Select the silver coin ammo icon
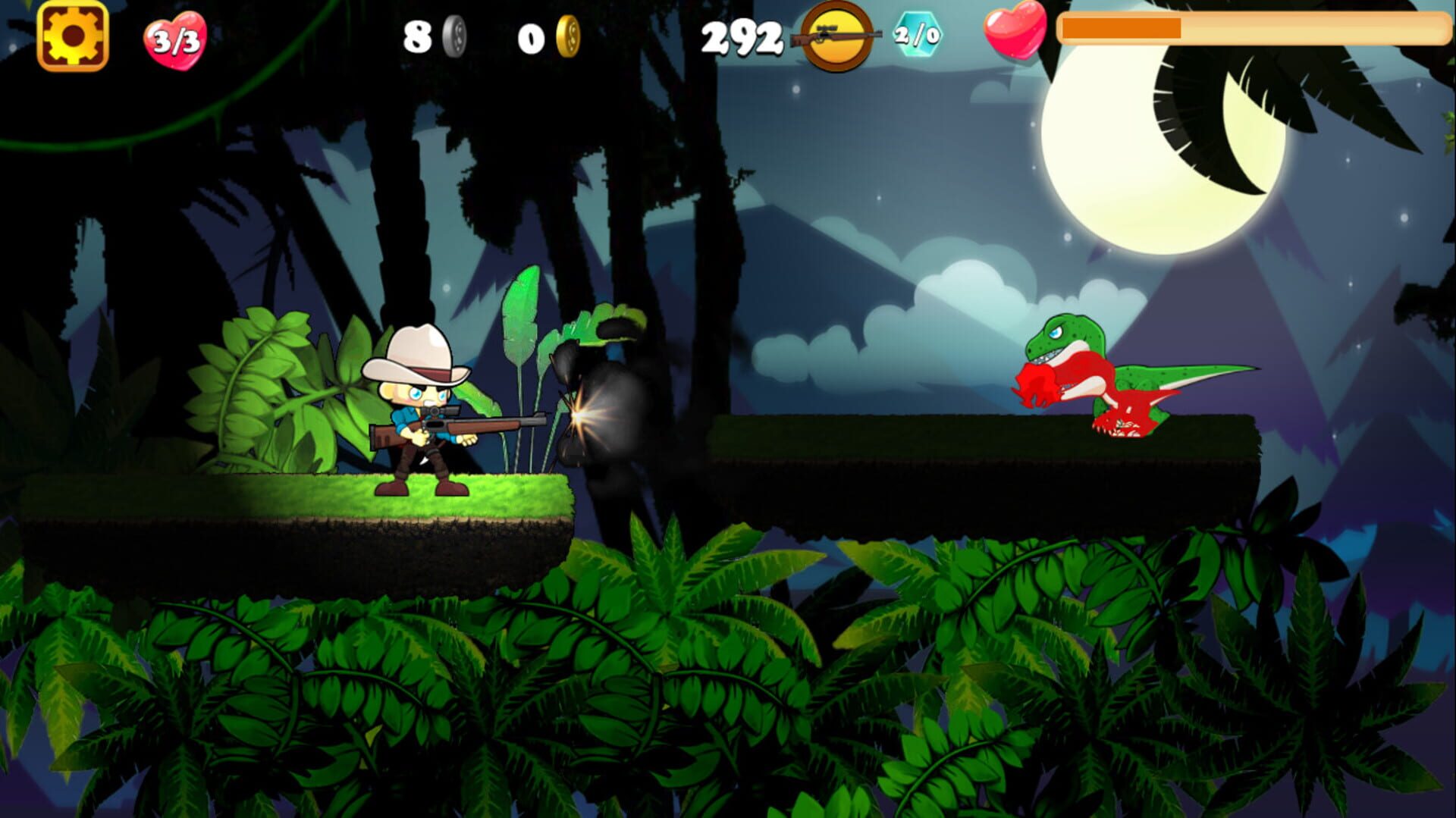 (x=453, y=34)
